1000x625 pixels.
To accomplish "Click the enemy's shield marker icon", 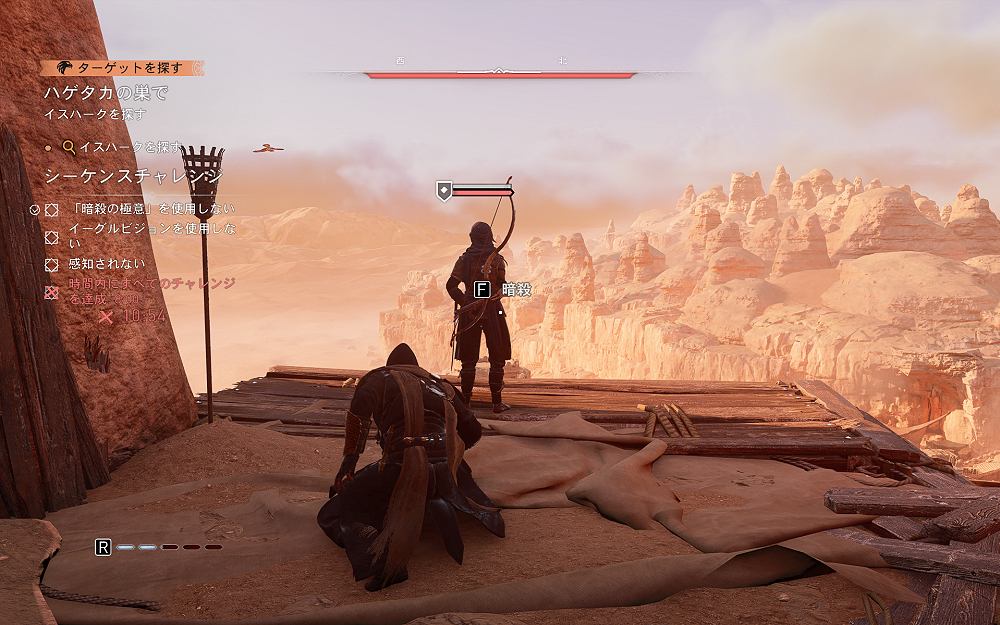I will coord(443,190).
